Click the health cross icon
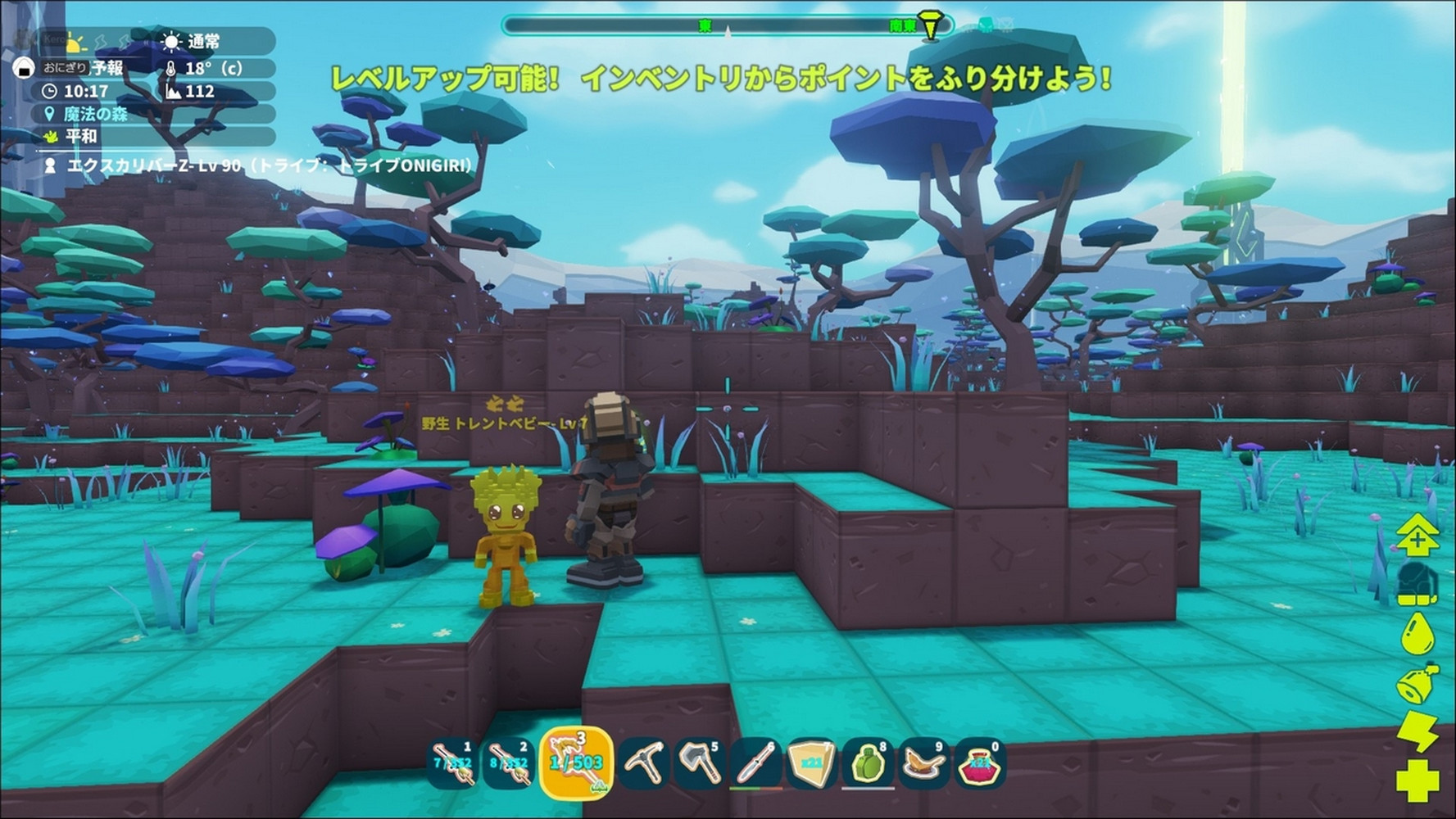Screen dimensions: 1456x819 1417,780
